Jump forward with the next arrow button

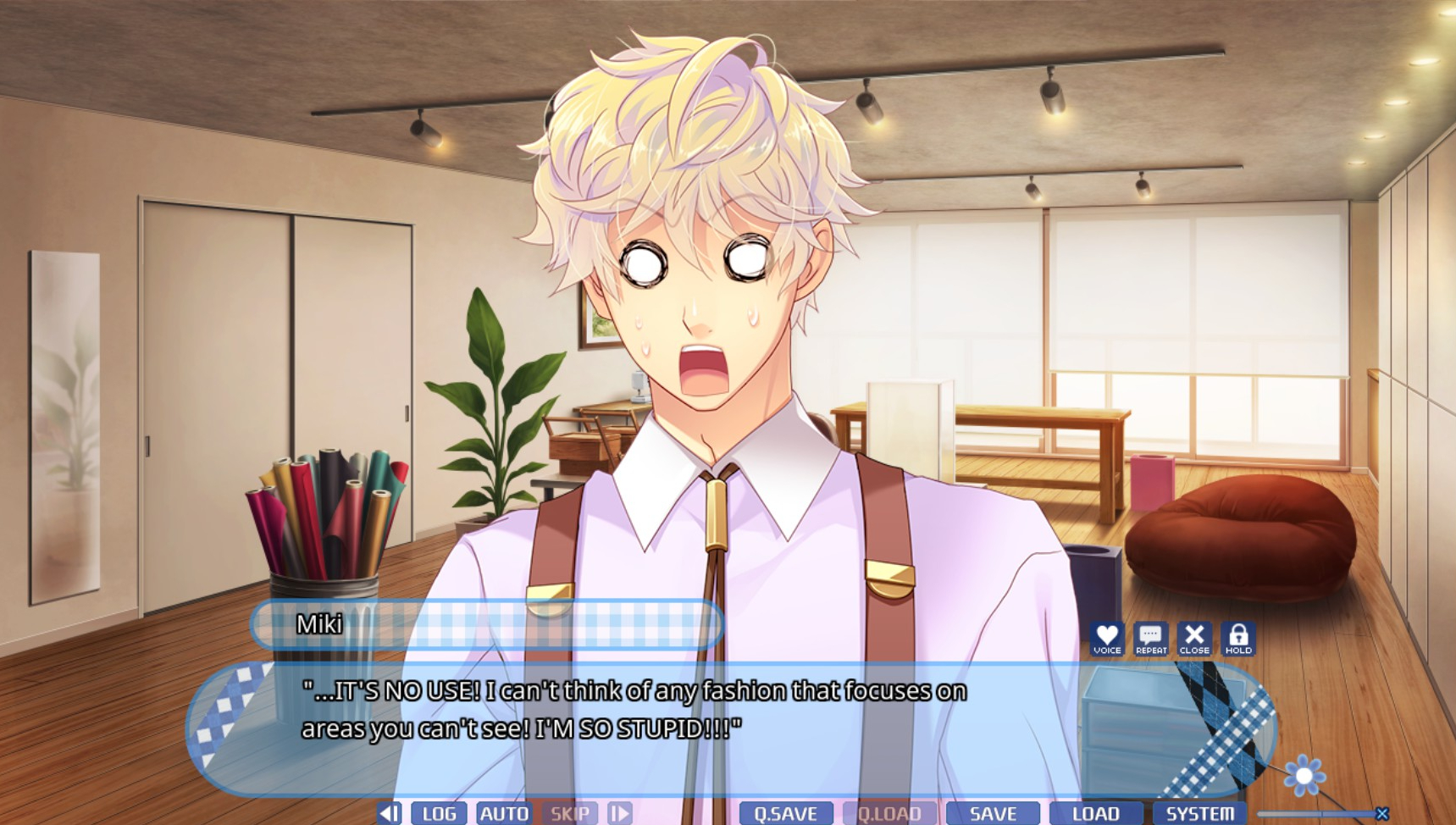coord(620,813)
